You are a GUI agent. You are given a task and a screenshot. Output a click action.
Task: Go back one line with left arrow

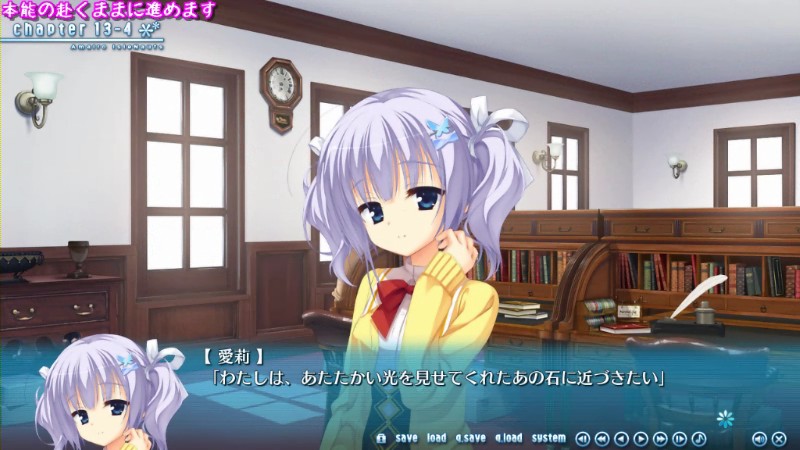[x=621, y=438]
